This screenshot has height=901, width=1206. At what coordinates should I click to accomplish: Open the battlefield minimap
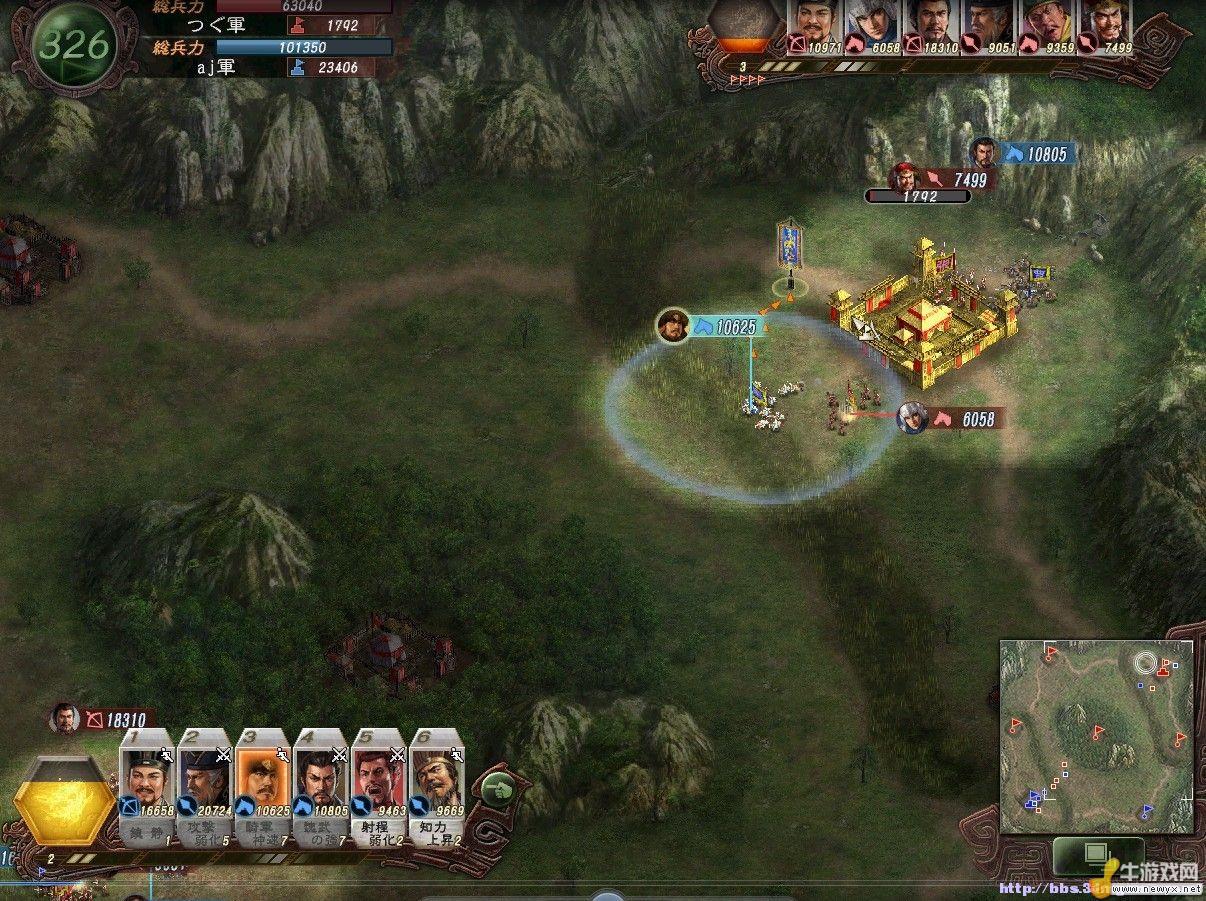pyautogui.click(x=1096, y=736)
